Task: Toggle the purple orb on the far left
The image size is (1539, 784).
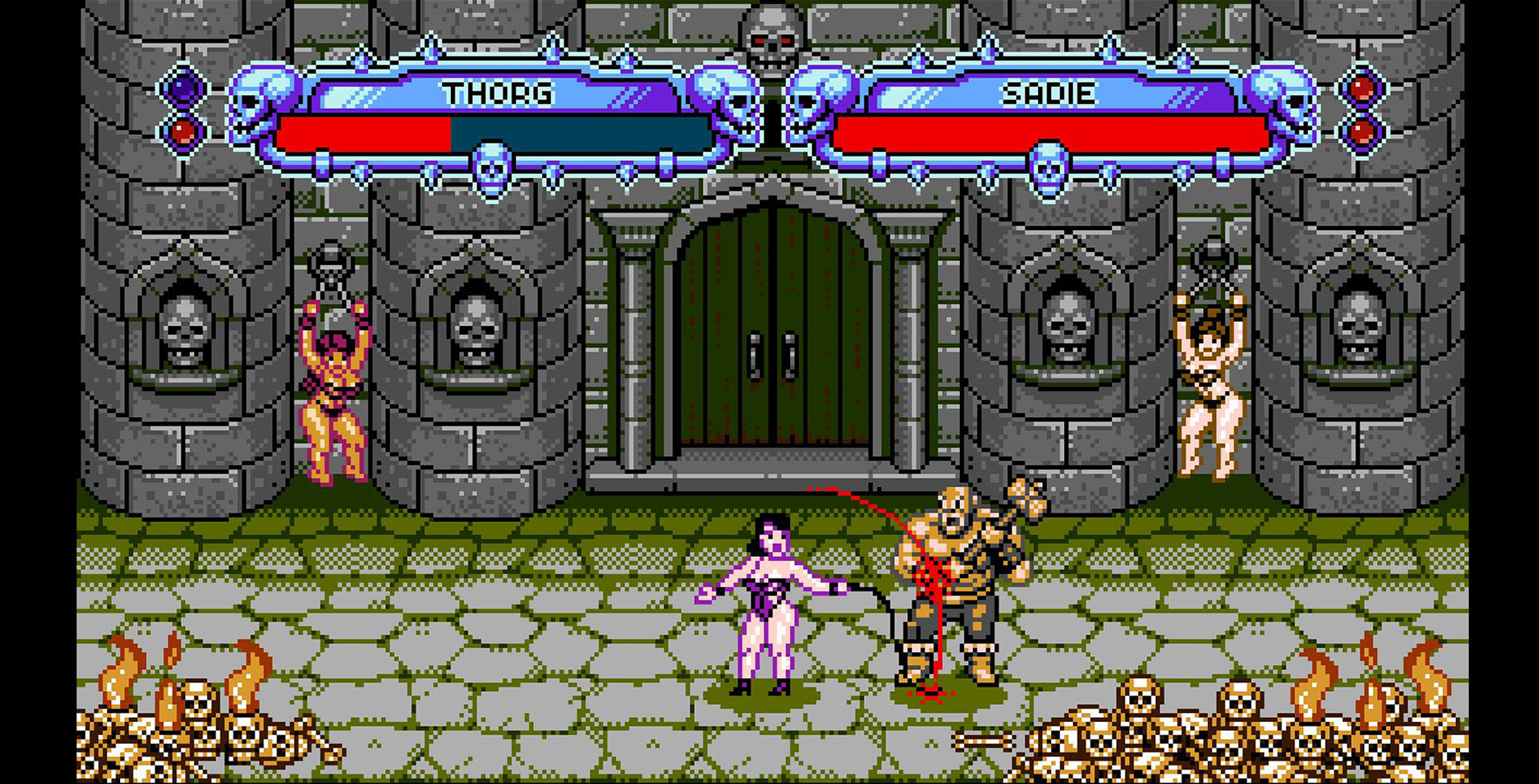Action: tap(184, 89)
